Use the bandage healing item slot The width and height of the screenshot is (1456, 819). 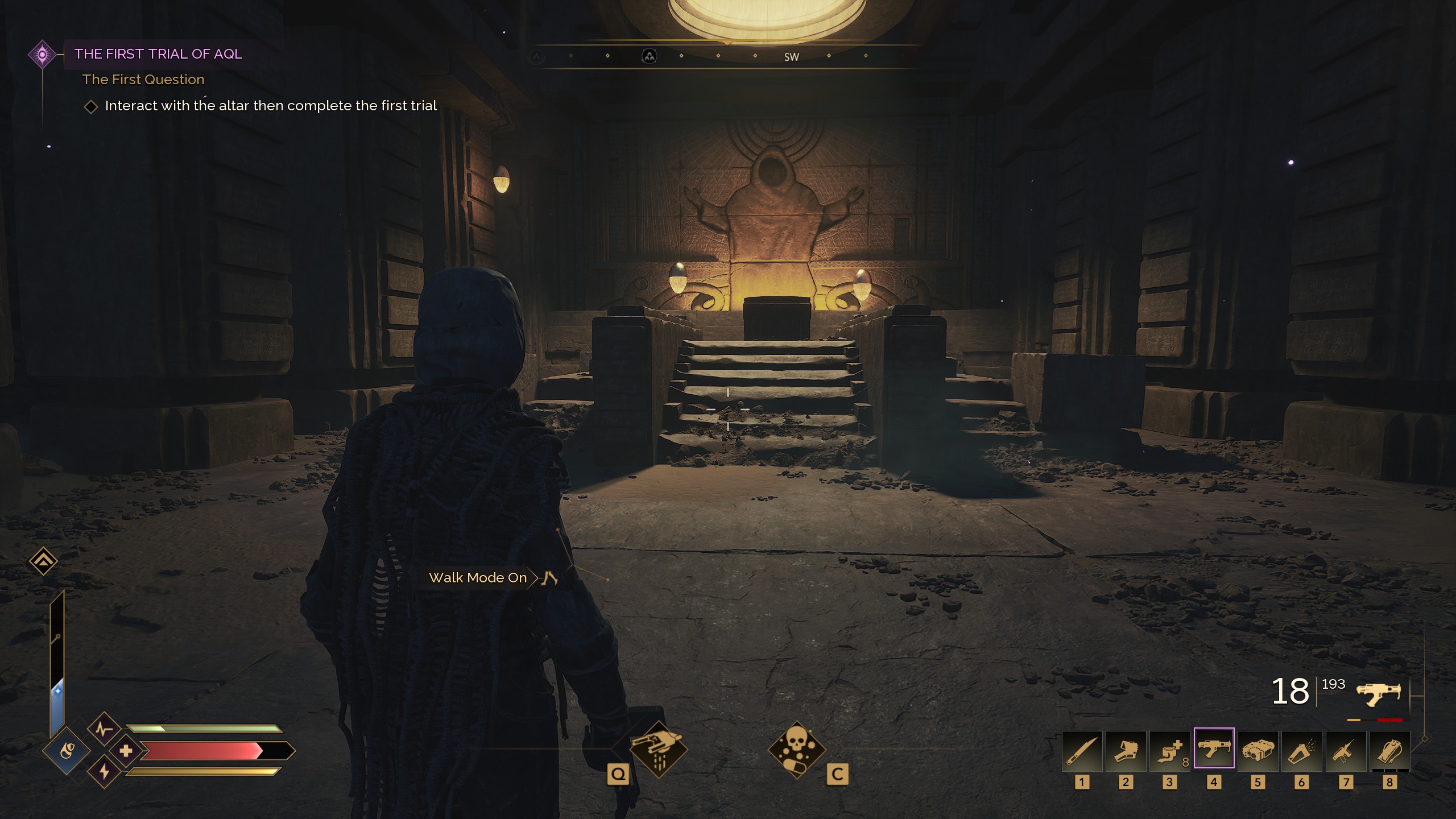(1169, 751)
